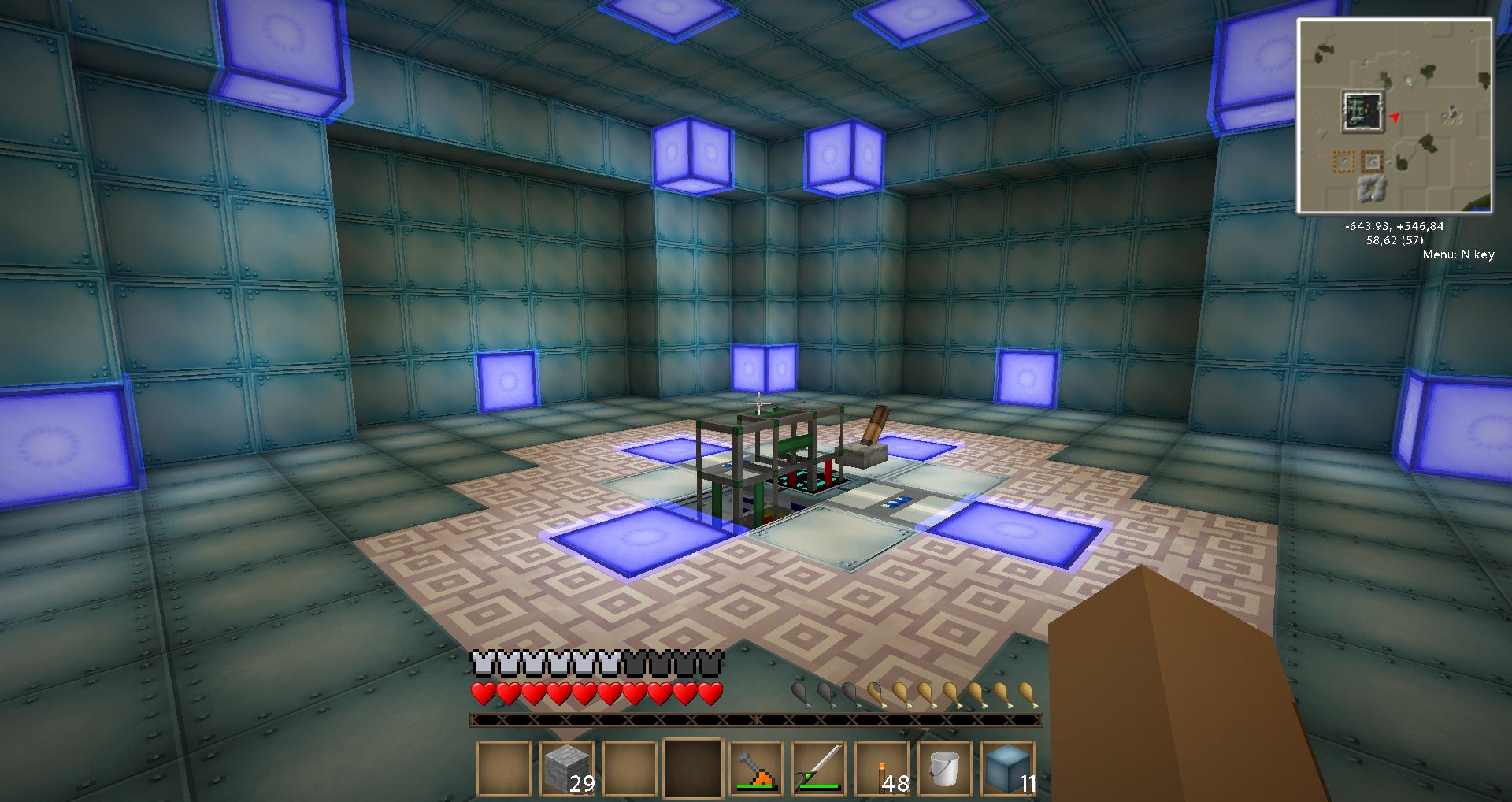The height and width of the screenshot is (802, 1512).
Task: Select the blue block stack slot
Action: [x=1008, y=769]
